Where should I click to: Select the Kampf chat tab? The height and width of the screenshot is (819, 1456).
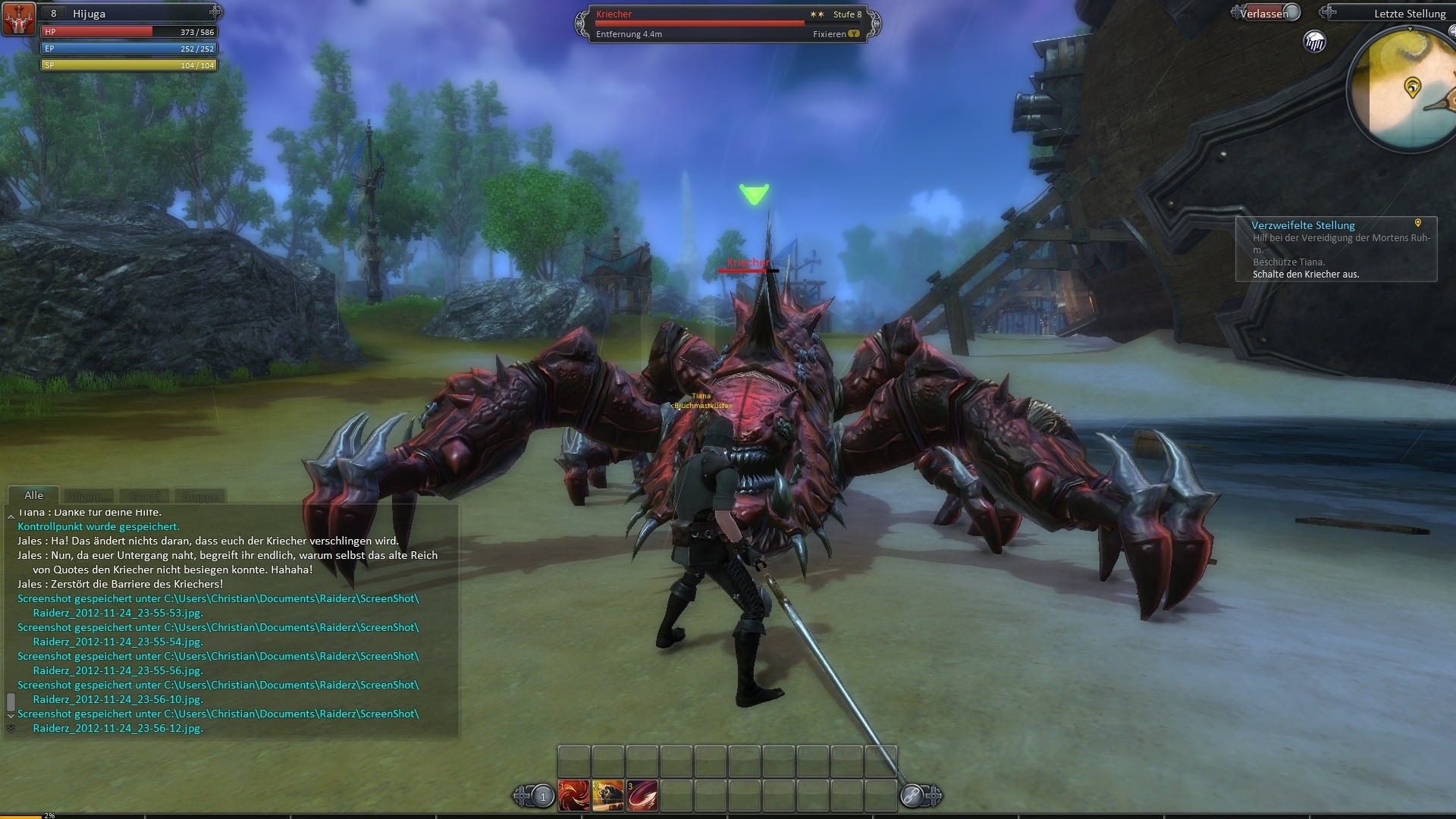(x=145, y=497)
